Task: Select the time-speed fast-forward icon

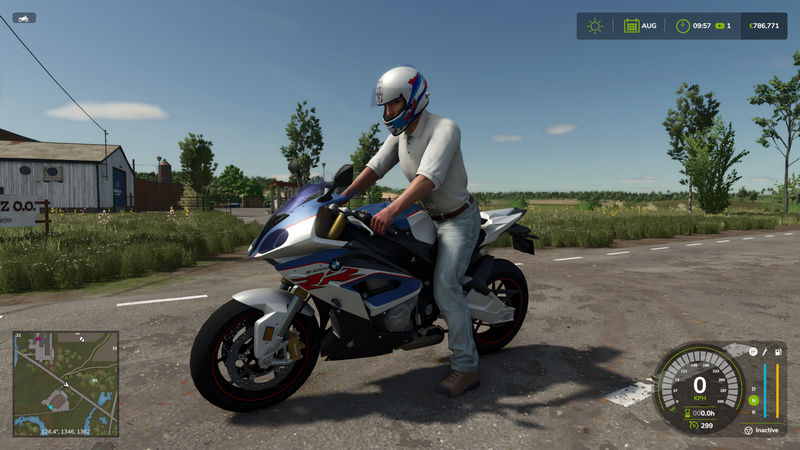Action: point(718,26)
